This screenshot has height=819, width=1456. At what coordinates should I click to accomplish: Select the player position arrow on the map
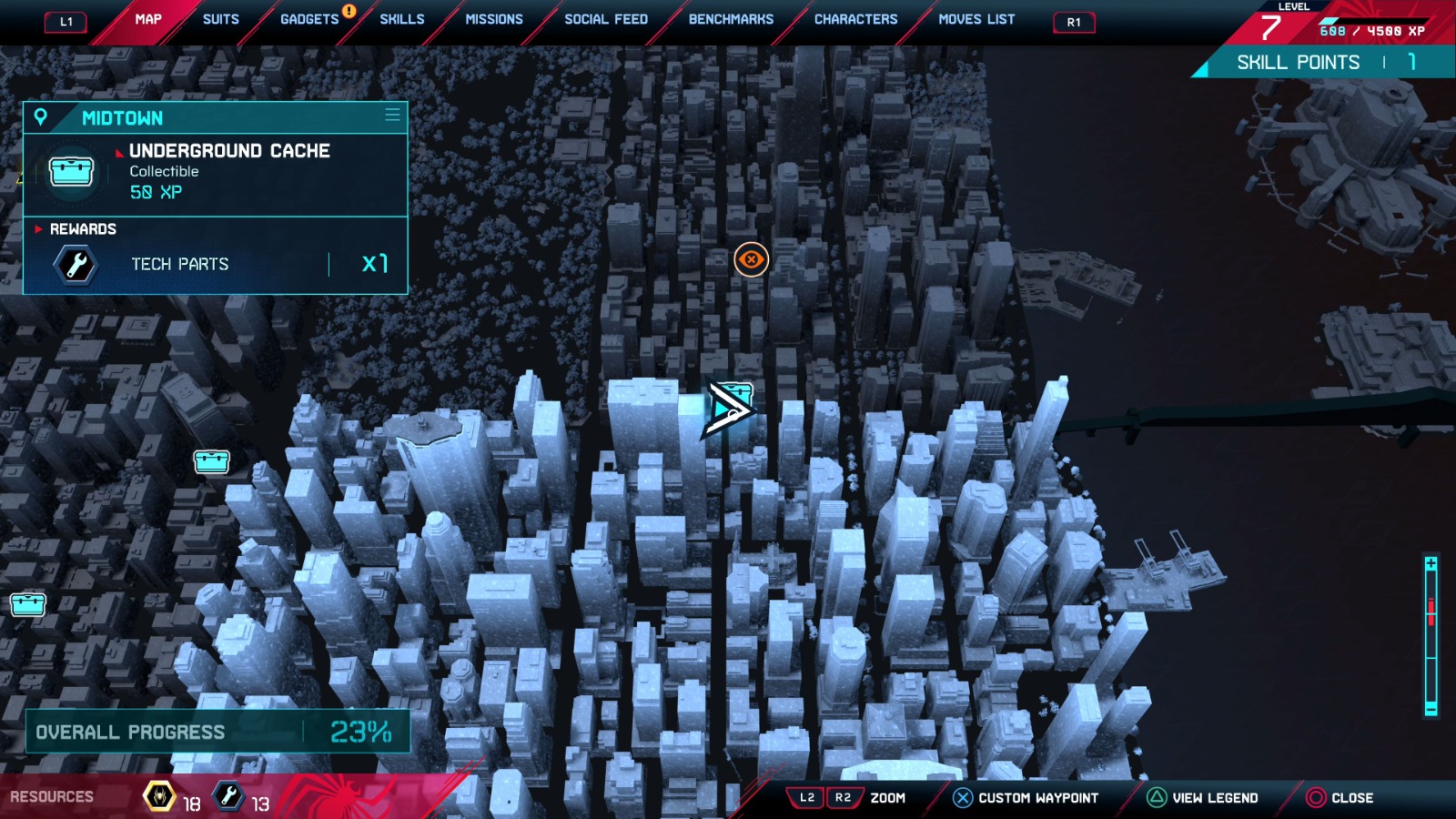pos(728,407)
